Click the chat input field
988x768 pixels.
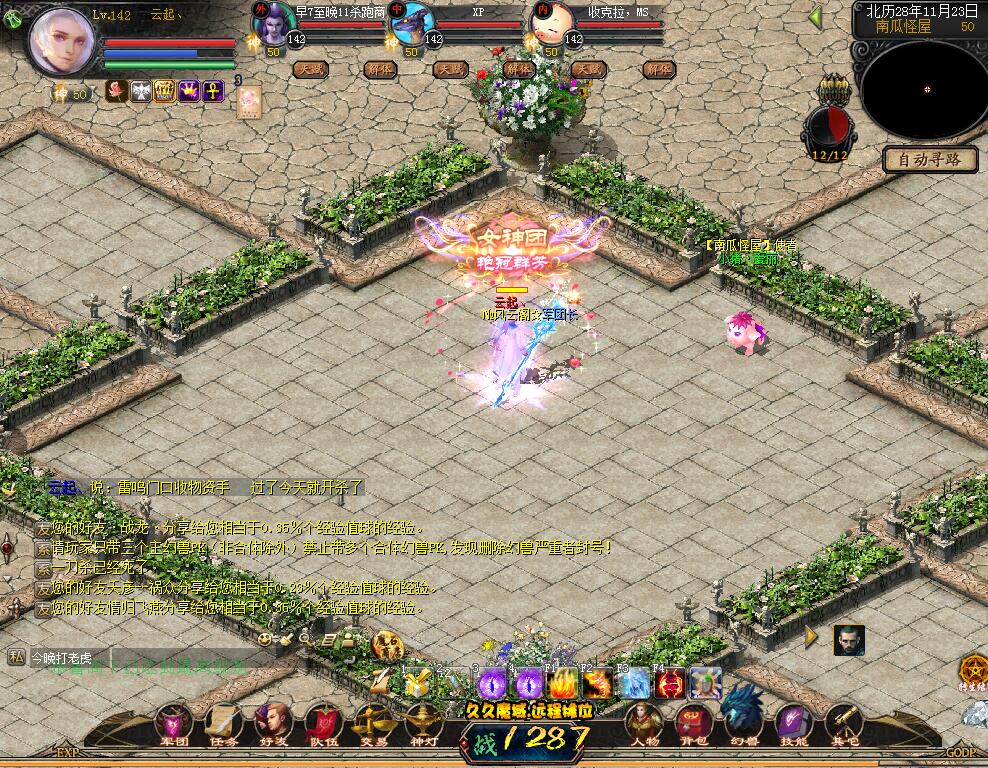[140, 657]
